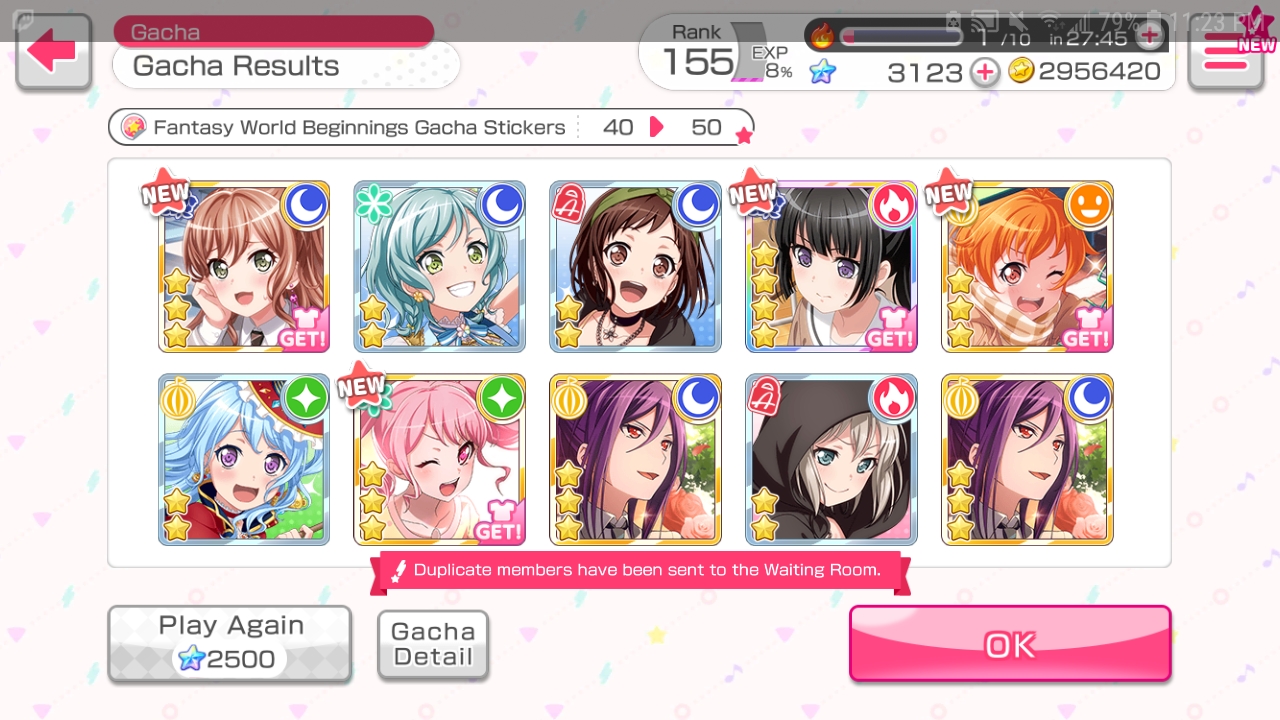Tap the Gacha Stickers counter bar
Viewport: 1280px width, 720px height.
point(430,128)
